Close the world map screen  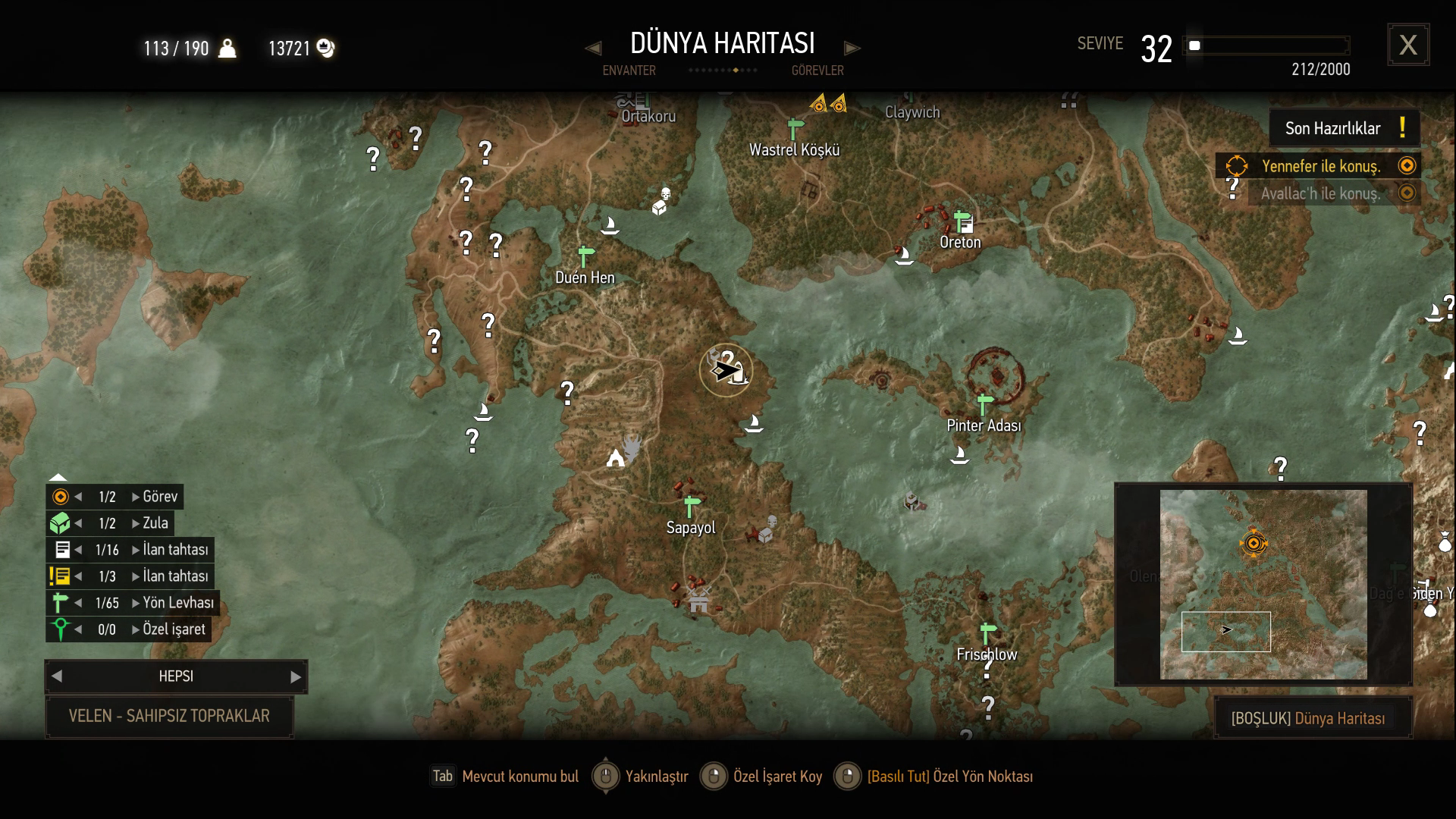(1408, 45)
